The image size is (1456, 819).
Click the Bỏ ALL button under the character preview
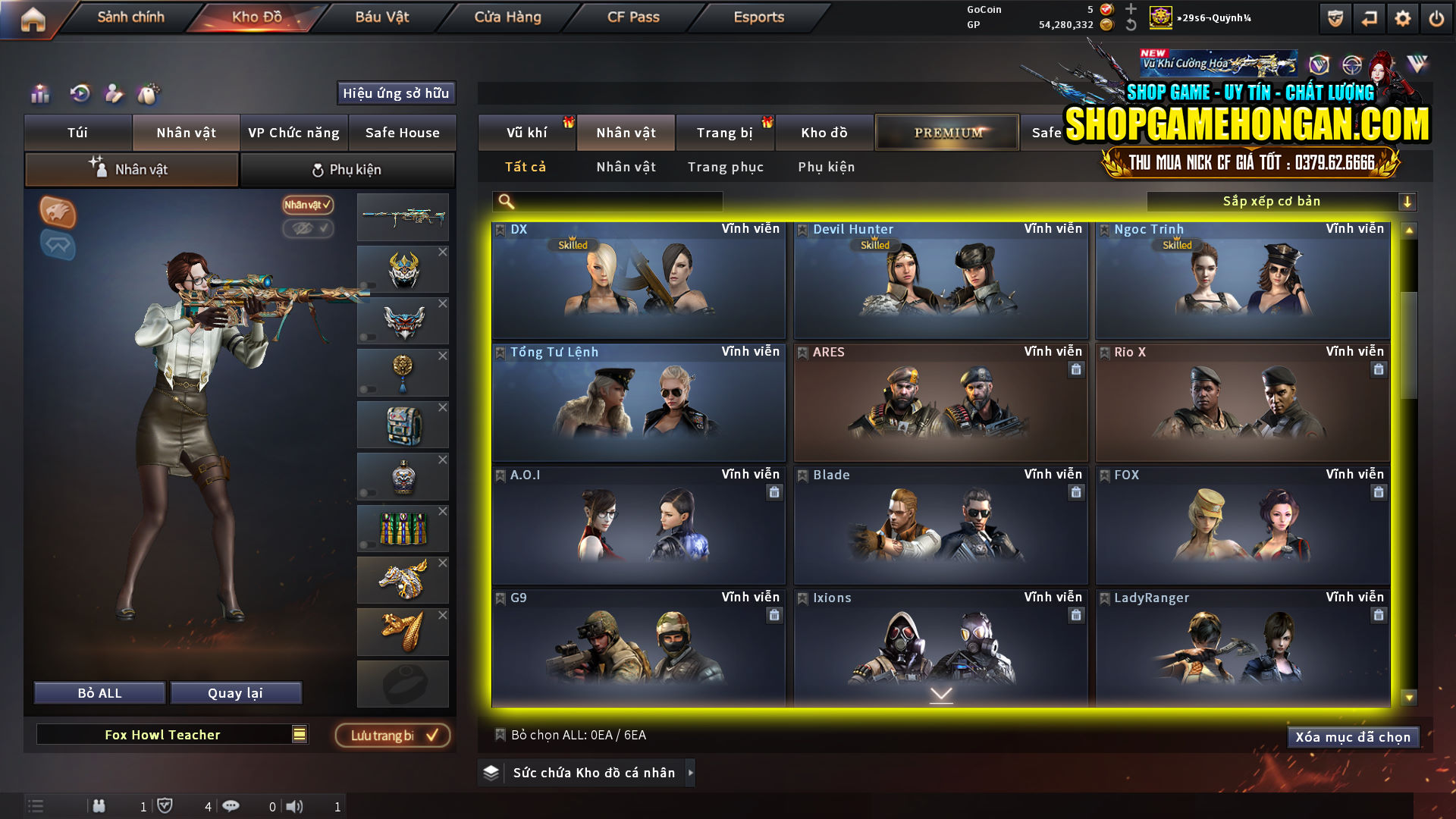(x=99, y=692)
